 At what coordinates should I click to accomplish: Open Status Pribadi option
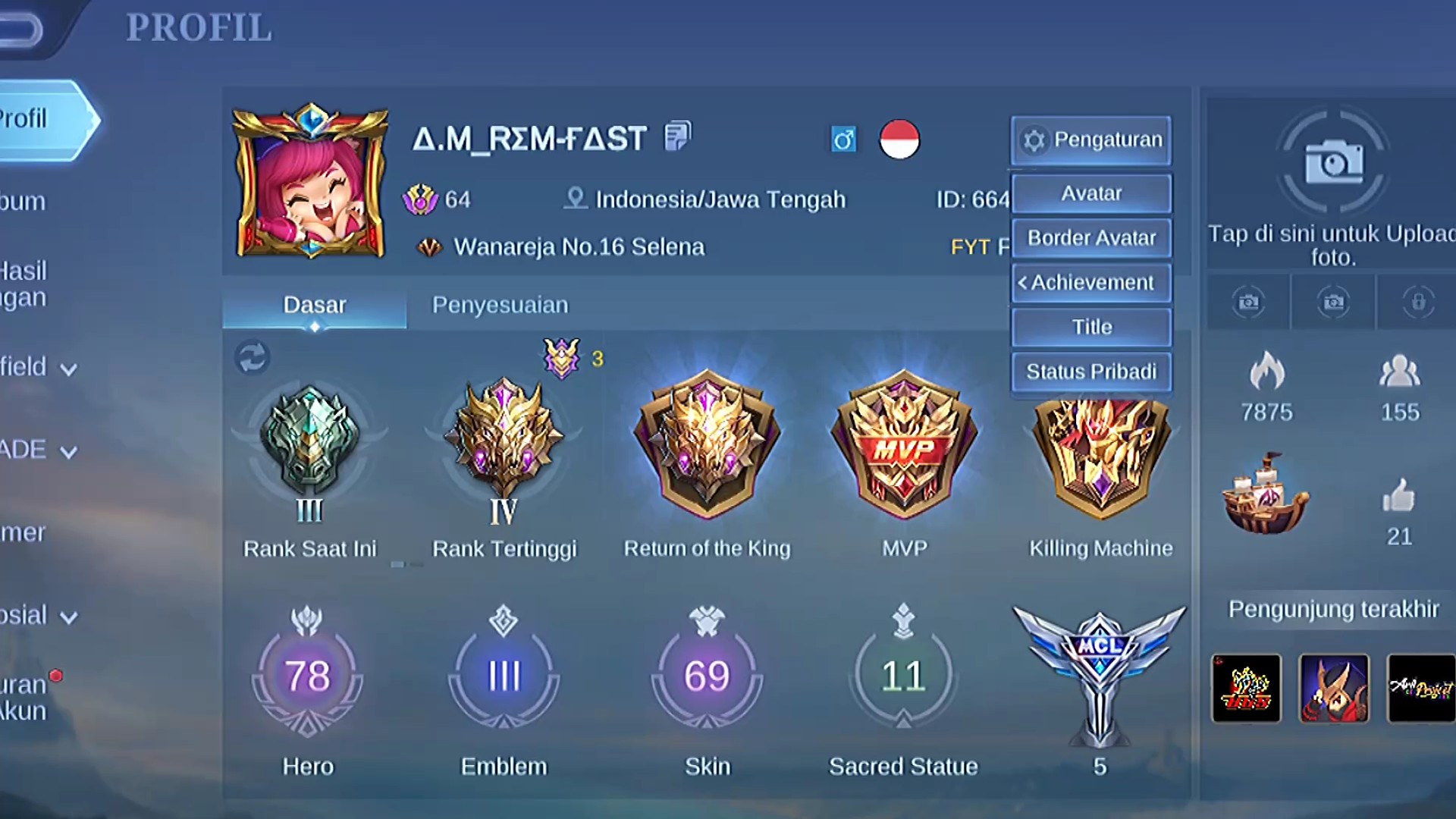tap(1091, 372)
